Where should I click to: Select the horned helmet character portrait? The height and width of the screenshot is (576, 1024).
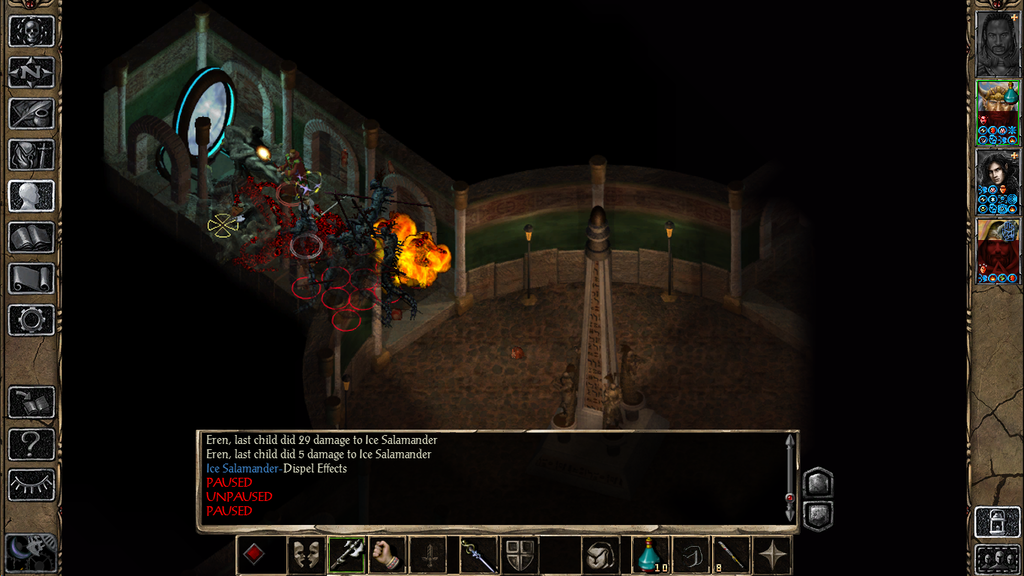tap(997, 111)
